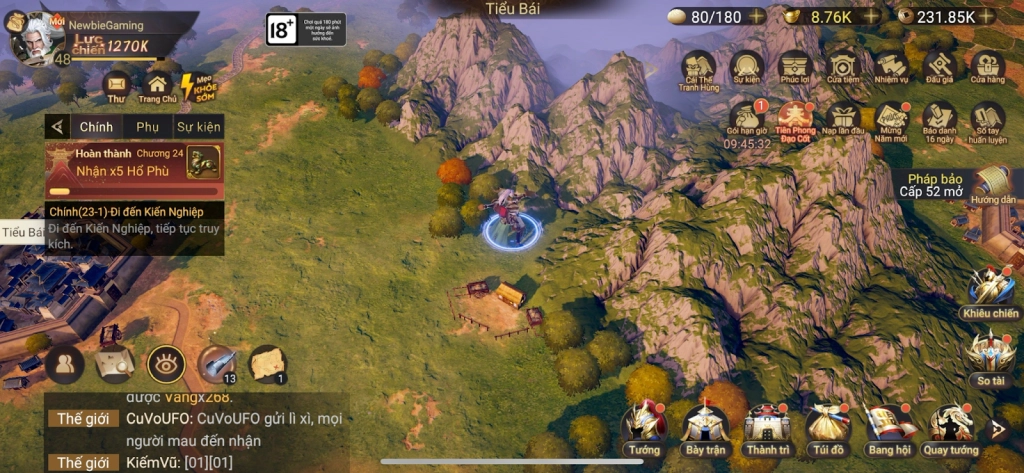The height and width of the screenshot is (473, 1024).
Task: Add more gold ingots with plus button
Action: 872,16
